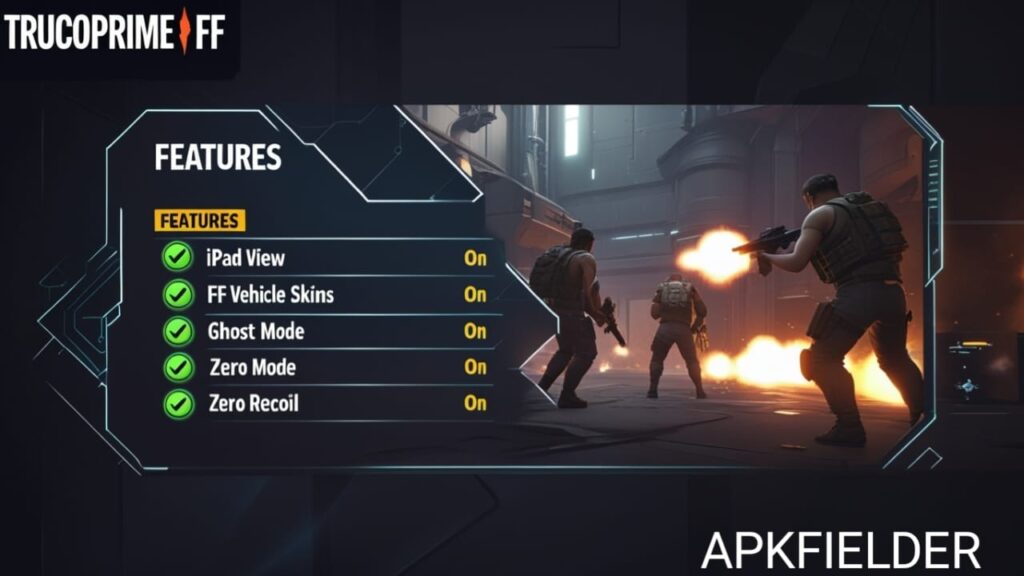1024x576 pixels.
Task: Uncheck the iPad View green checkmark
Action: pos(177,258)
